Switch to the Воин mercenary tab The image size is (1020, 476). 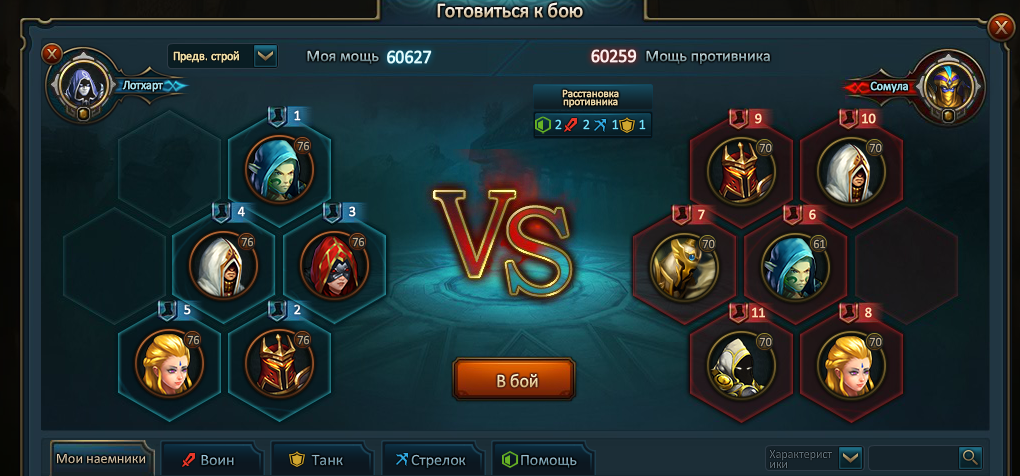point(210,460)
